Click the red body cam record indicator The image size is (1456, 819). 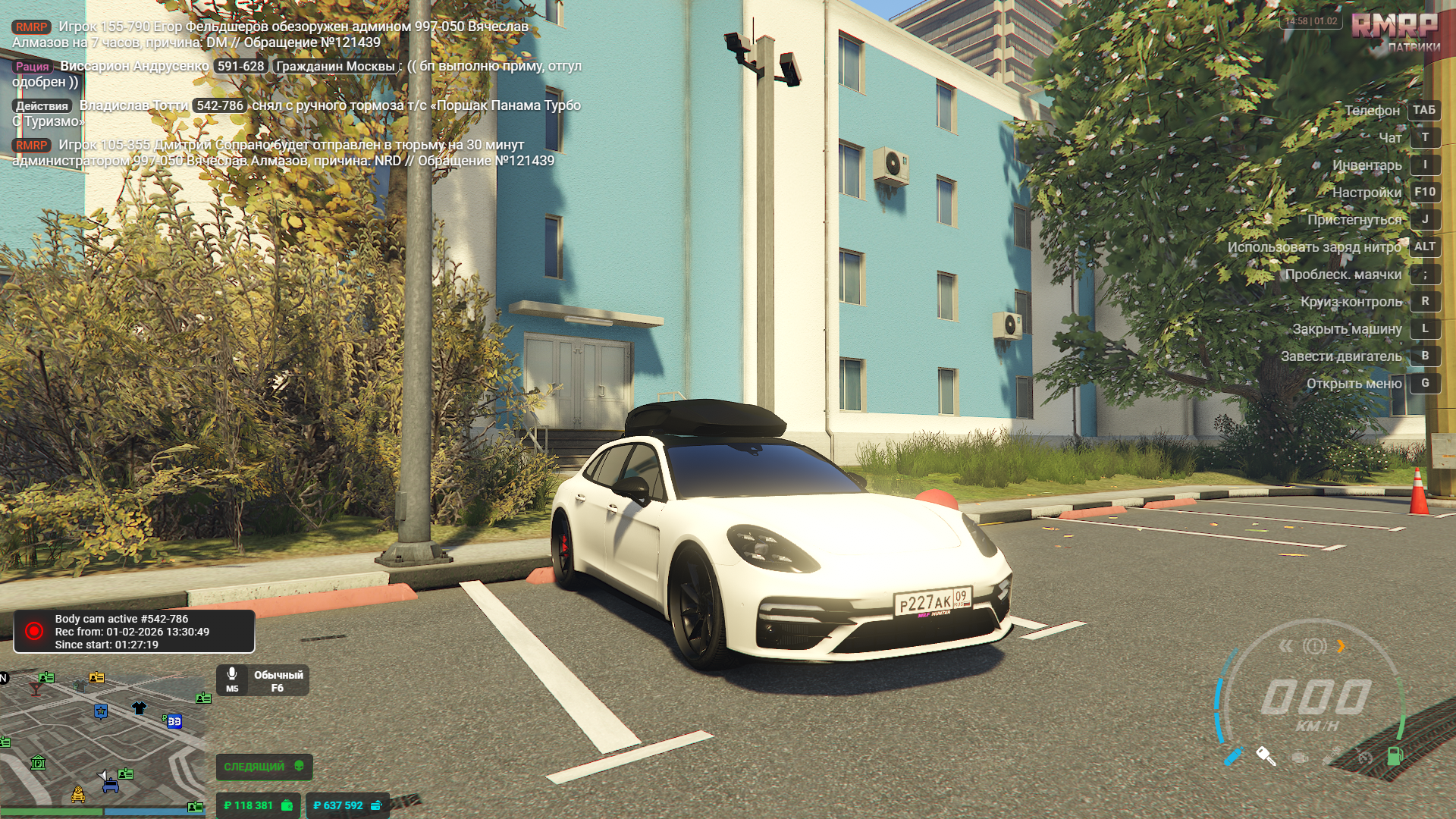[34, 631]
